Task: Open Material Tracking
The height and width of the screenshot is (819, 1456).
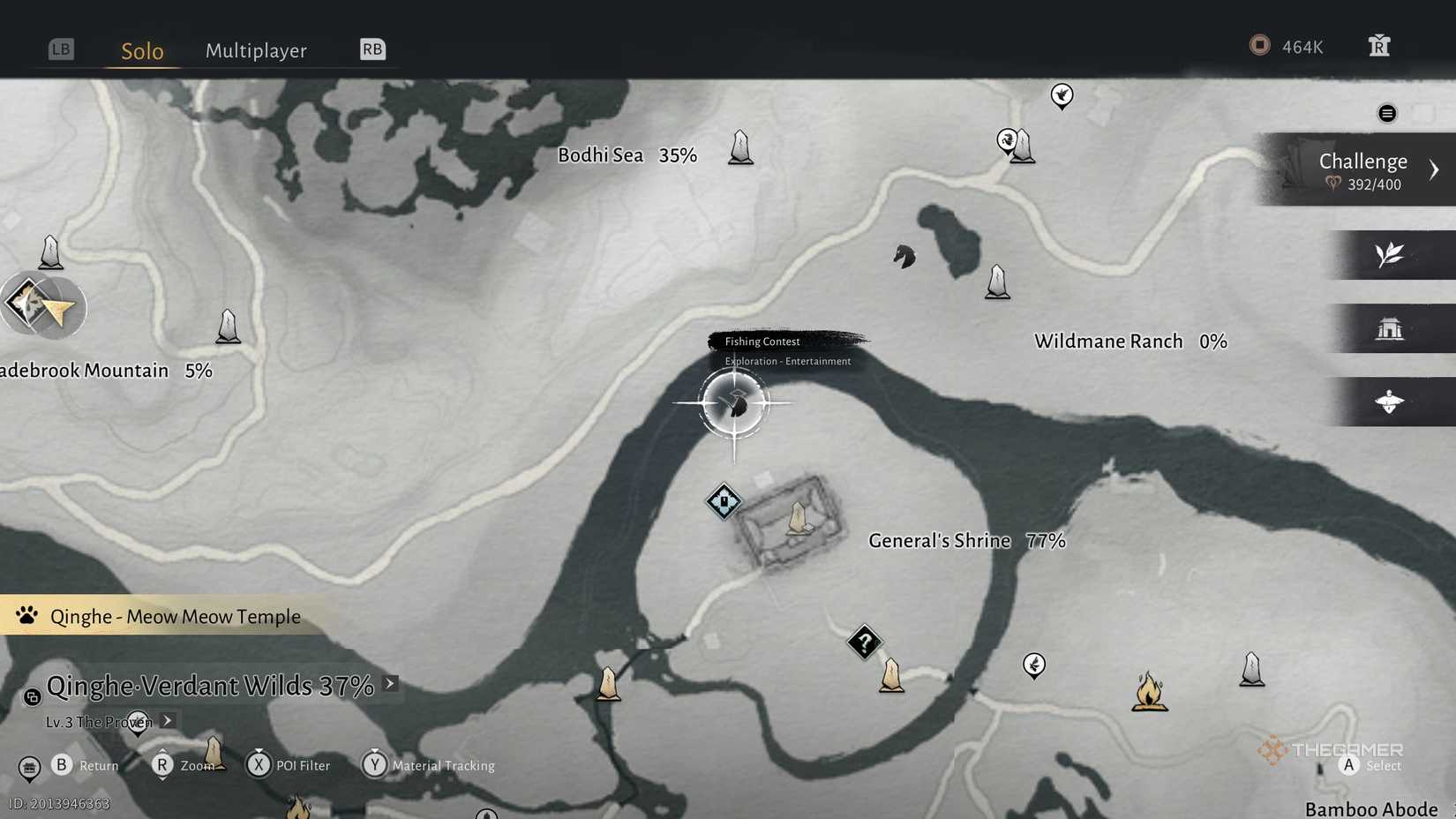Action: click(375, 765)
